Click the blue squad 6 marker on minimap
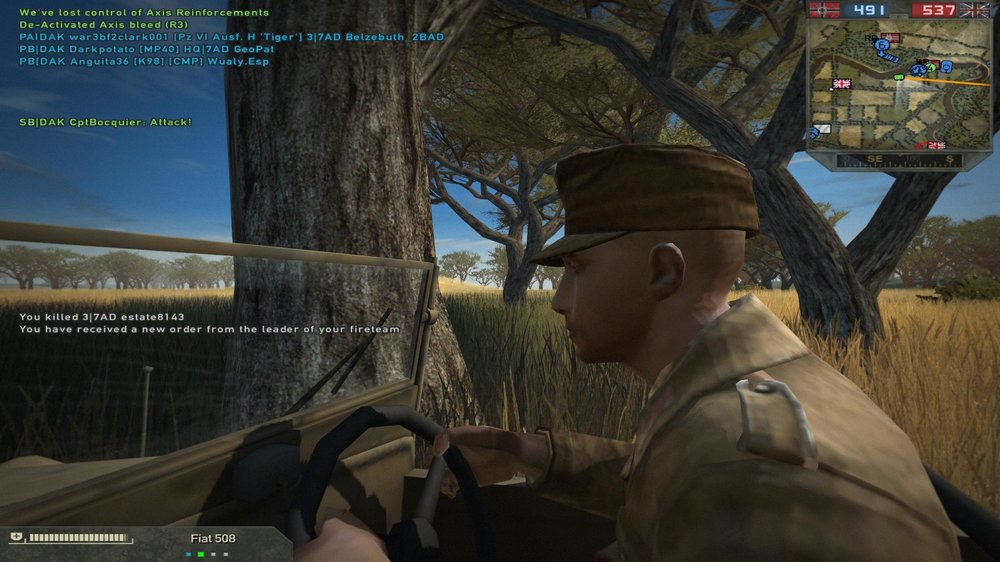The height and width of the screenshot is (562, 1000). pos(882,45)
